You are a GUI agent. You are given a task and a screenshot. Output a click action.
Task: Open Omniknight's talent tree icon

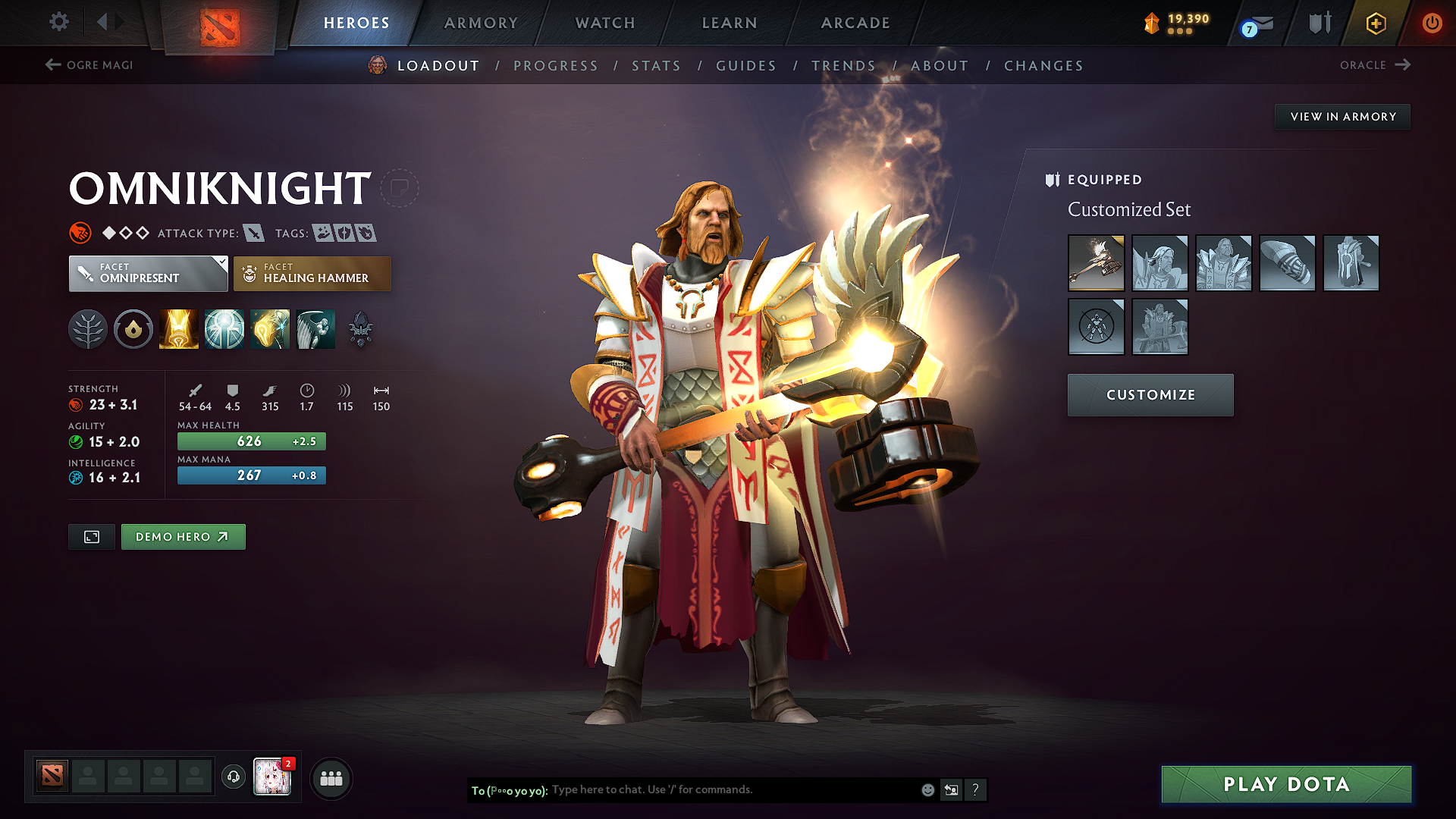click(88, 328)
